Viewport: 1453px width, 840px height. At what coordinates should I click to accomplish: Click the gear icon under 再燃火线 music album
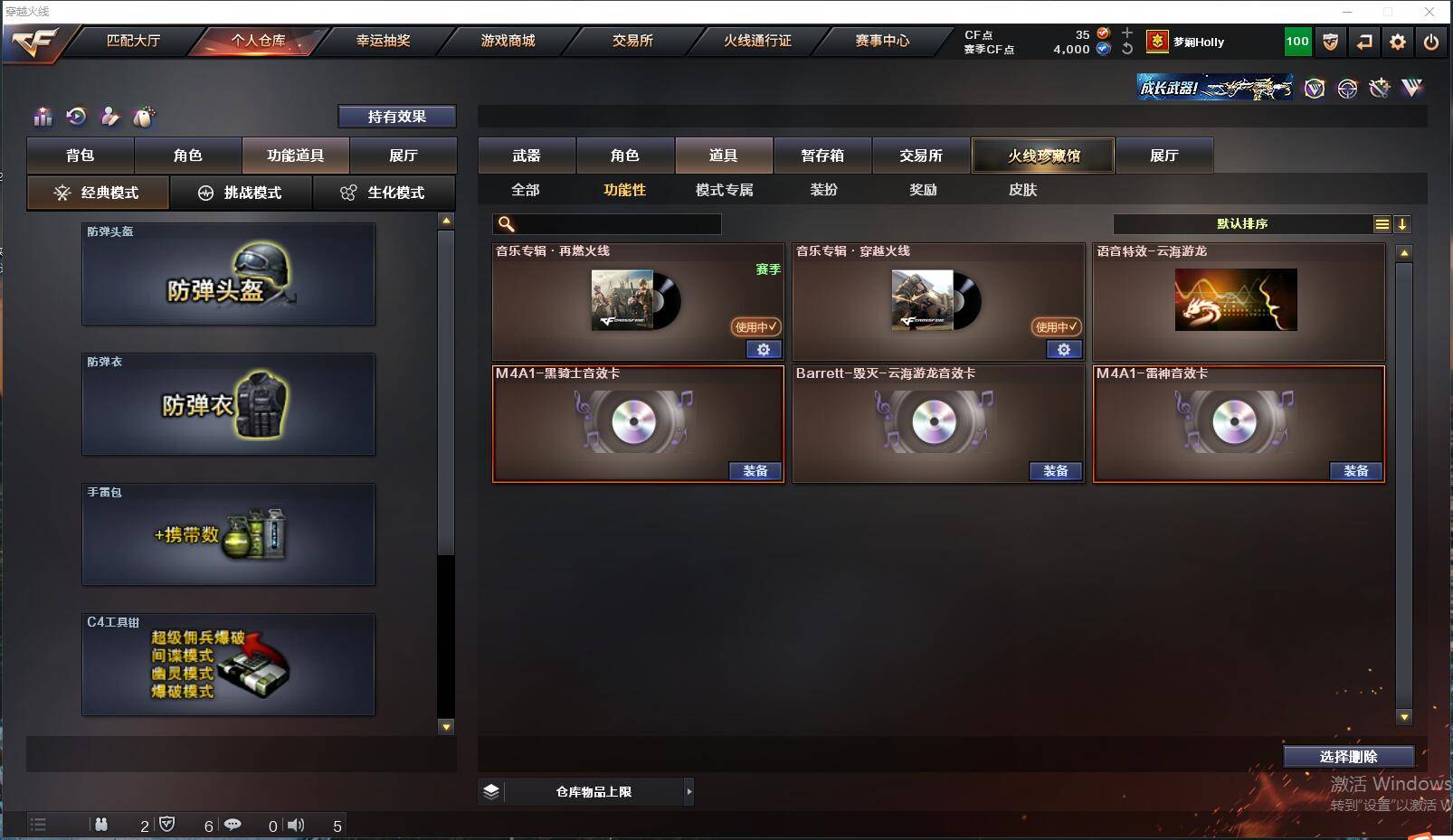764,350
